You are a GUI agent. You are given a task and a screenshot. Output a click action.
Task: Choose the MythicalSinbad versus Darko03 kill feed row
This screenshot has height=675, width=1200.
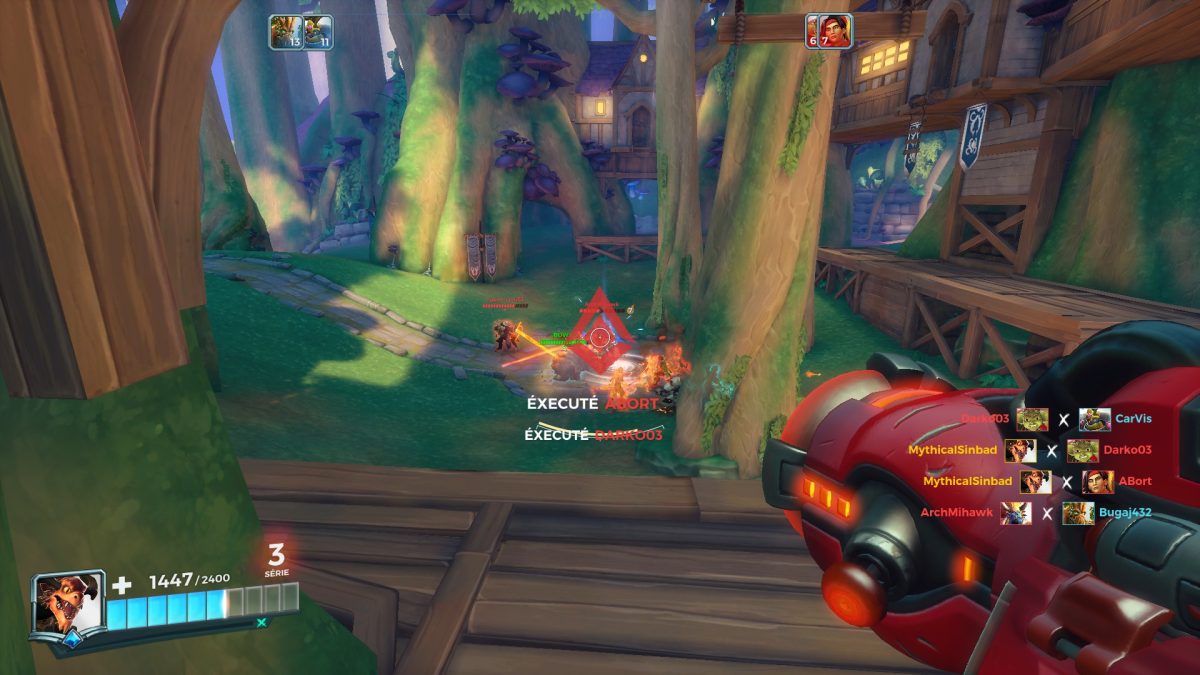pyautogui.click(x=1051, y=451)
